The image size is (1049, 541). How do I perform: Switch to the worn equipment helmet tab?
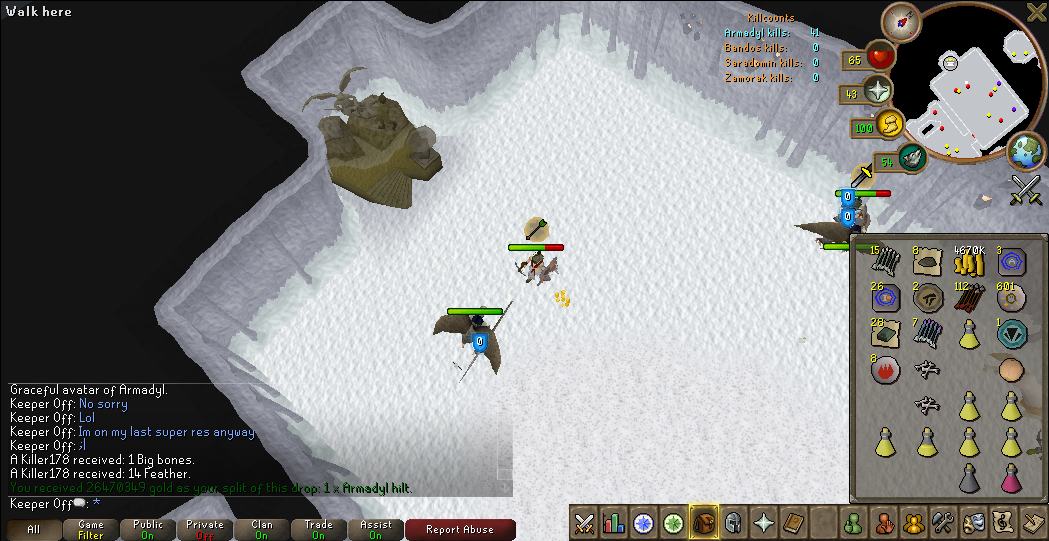(733, 522)
